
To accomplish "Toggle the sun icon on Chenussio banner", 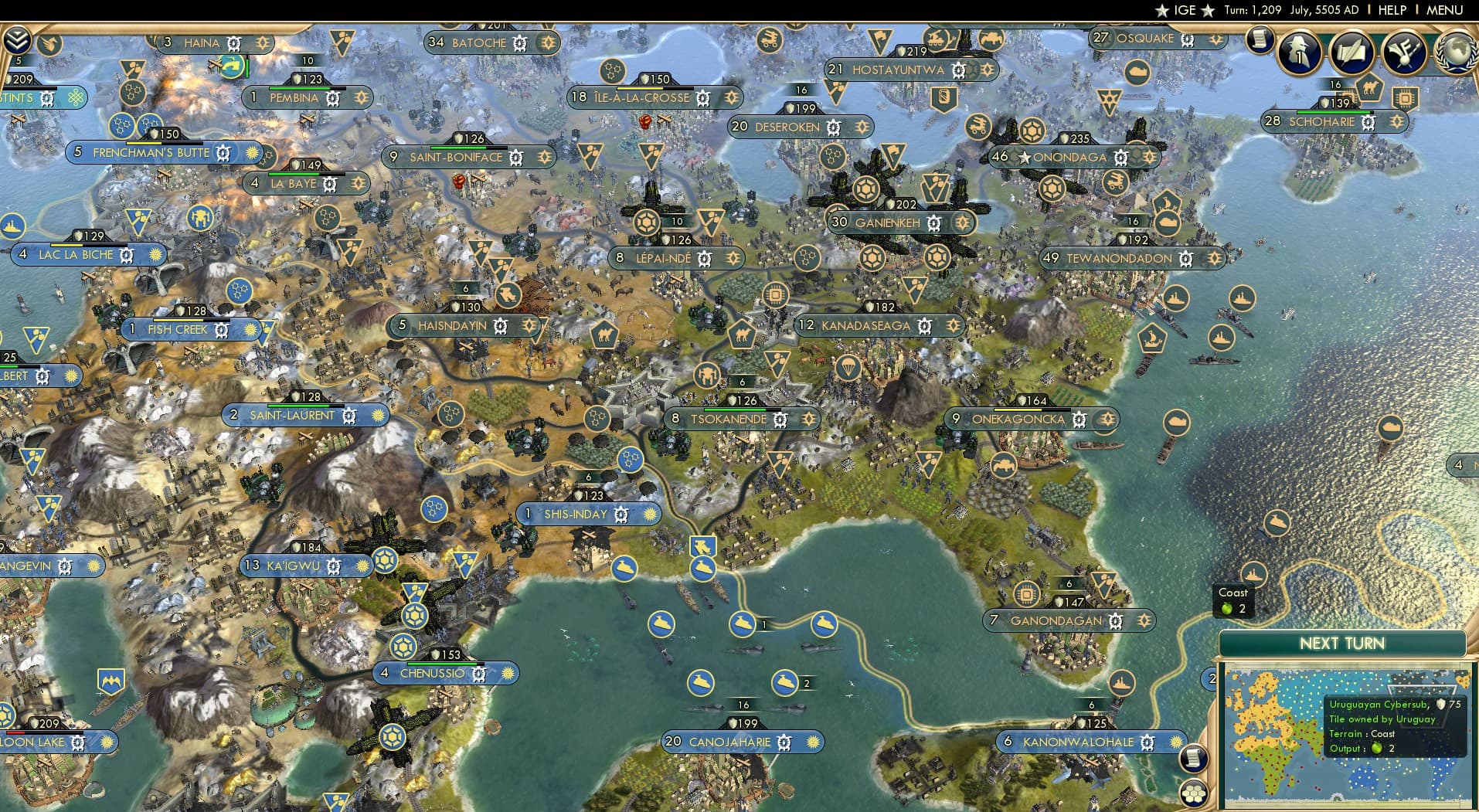I will pos(506,673).
